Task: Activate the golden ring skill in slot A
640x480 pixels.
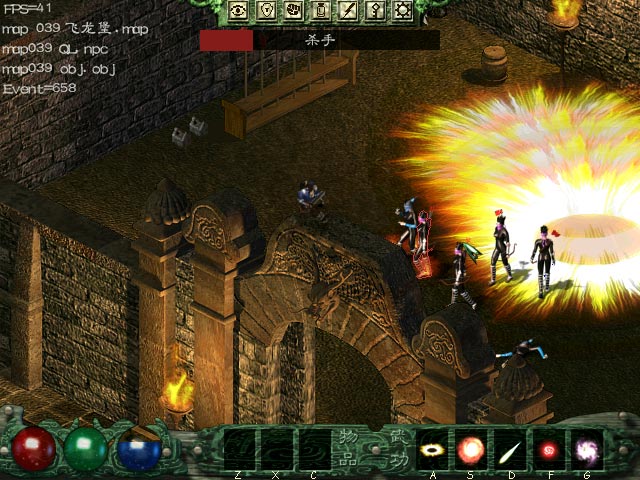Action: tap(433, 447)
